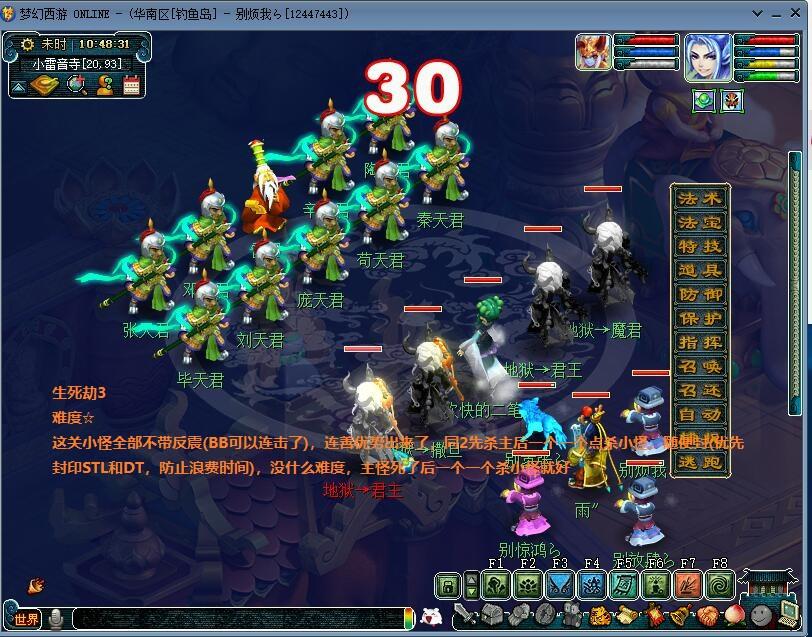
Task: Click the blue-haired character portrait
Action: (x=706, y=56)
